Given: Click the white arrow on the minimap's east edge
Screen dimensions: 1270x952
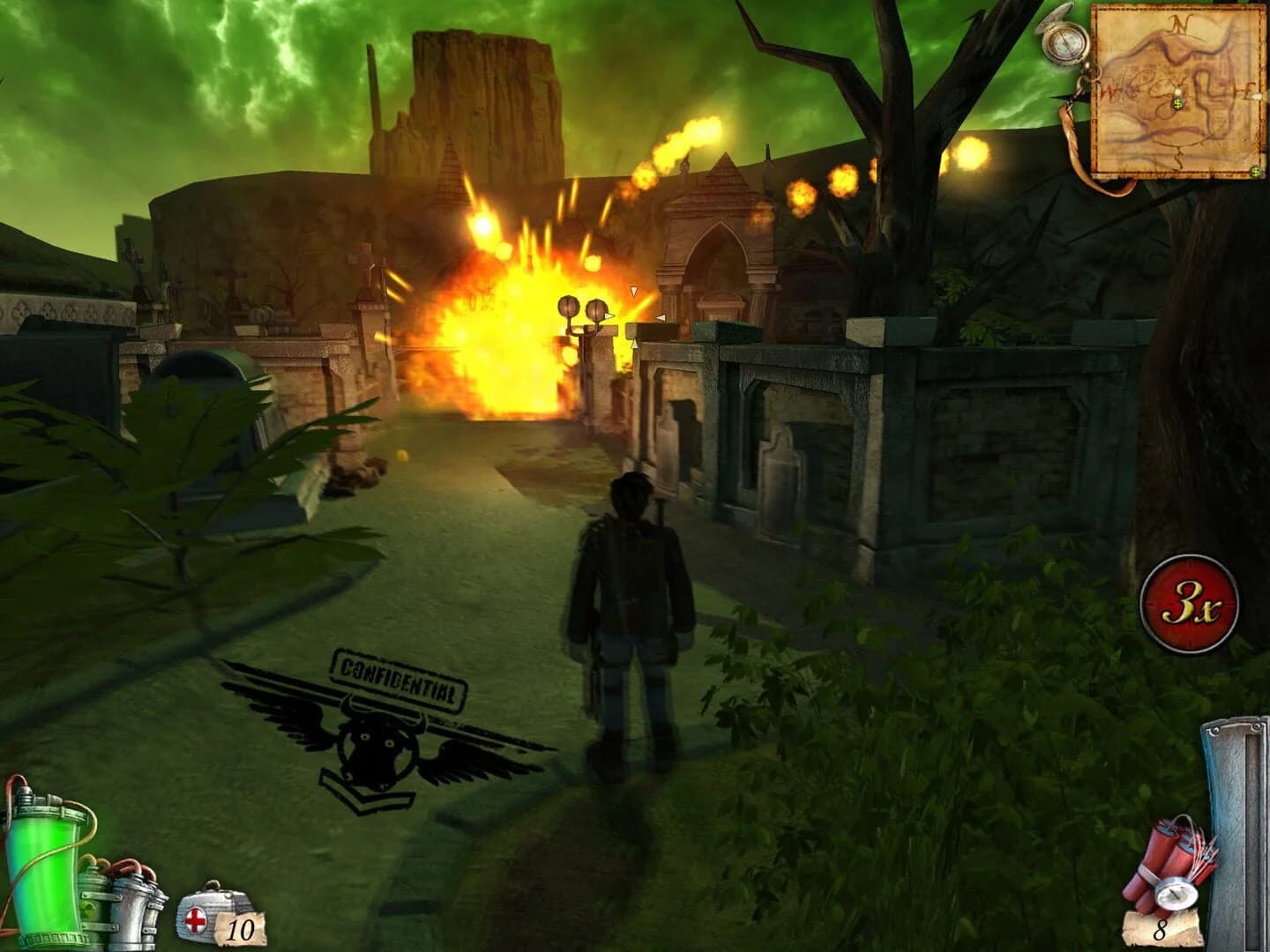Looking at the screenshot, I should pyautogui.click(x=1256, y=96).
